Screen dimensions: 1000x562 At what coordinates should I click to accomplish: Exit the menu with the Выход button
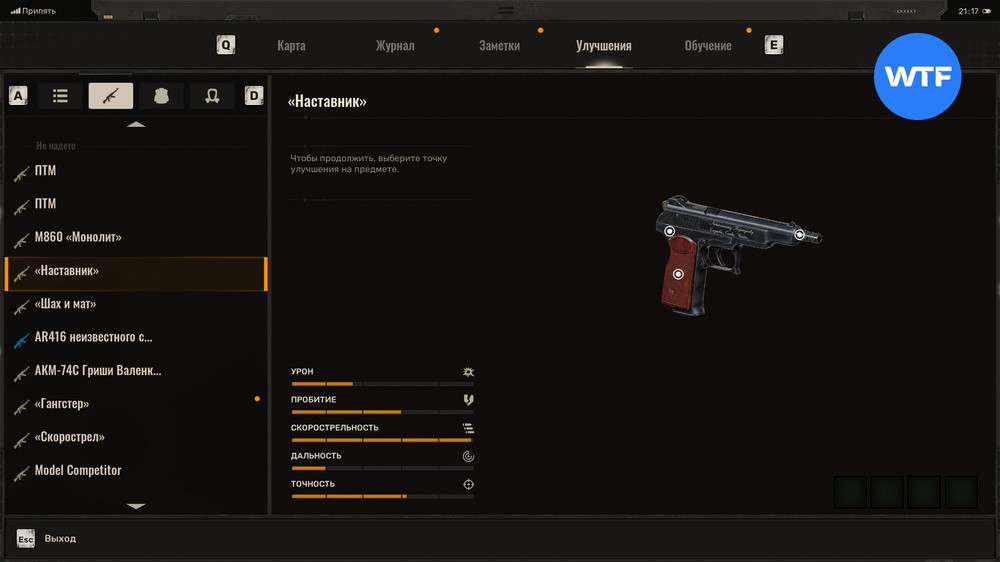coord(59,539)
